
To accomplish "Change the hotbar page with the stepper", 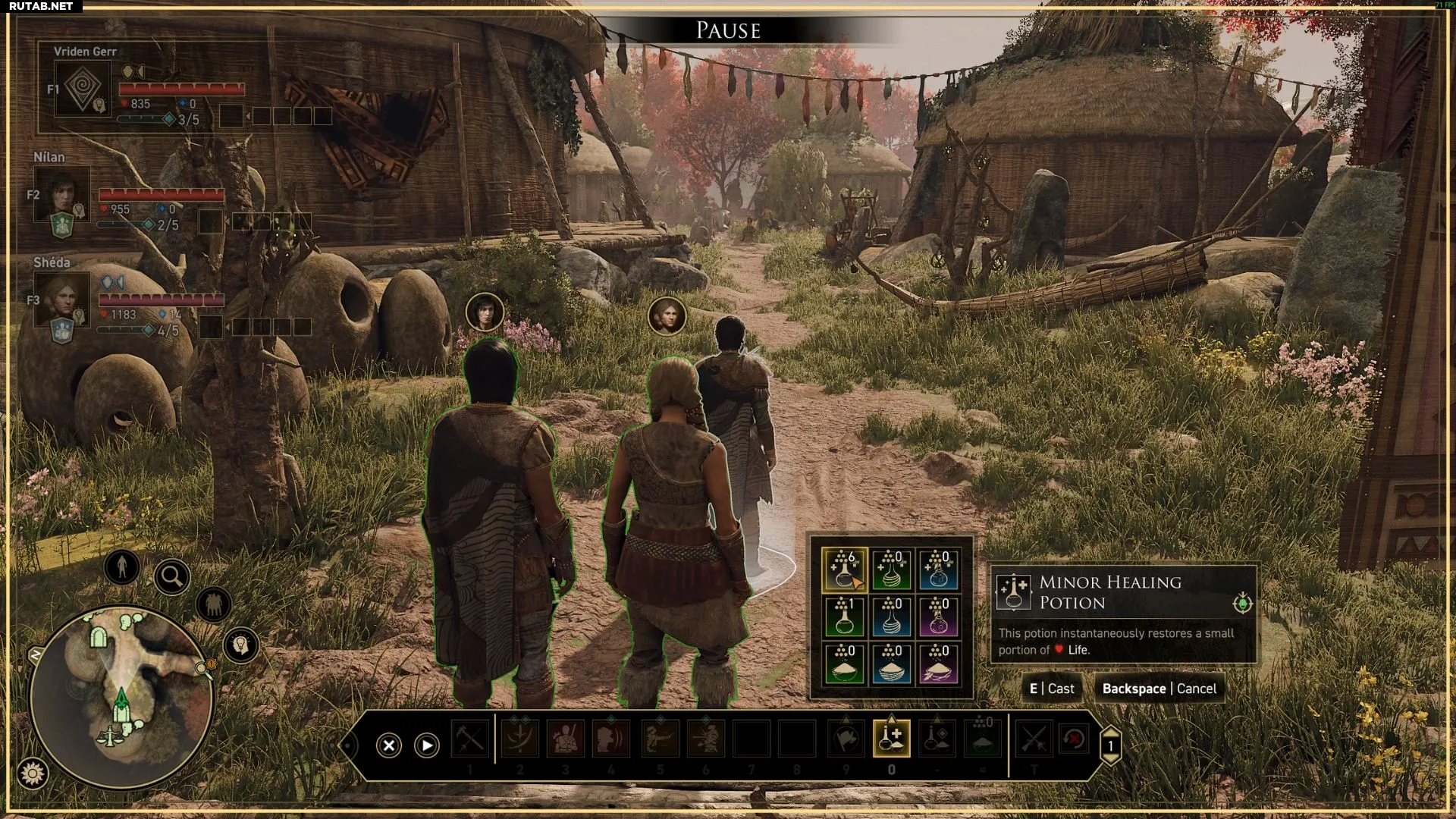I will click(x=1110, y=745).
